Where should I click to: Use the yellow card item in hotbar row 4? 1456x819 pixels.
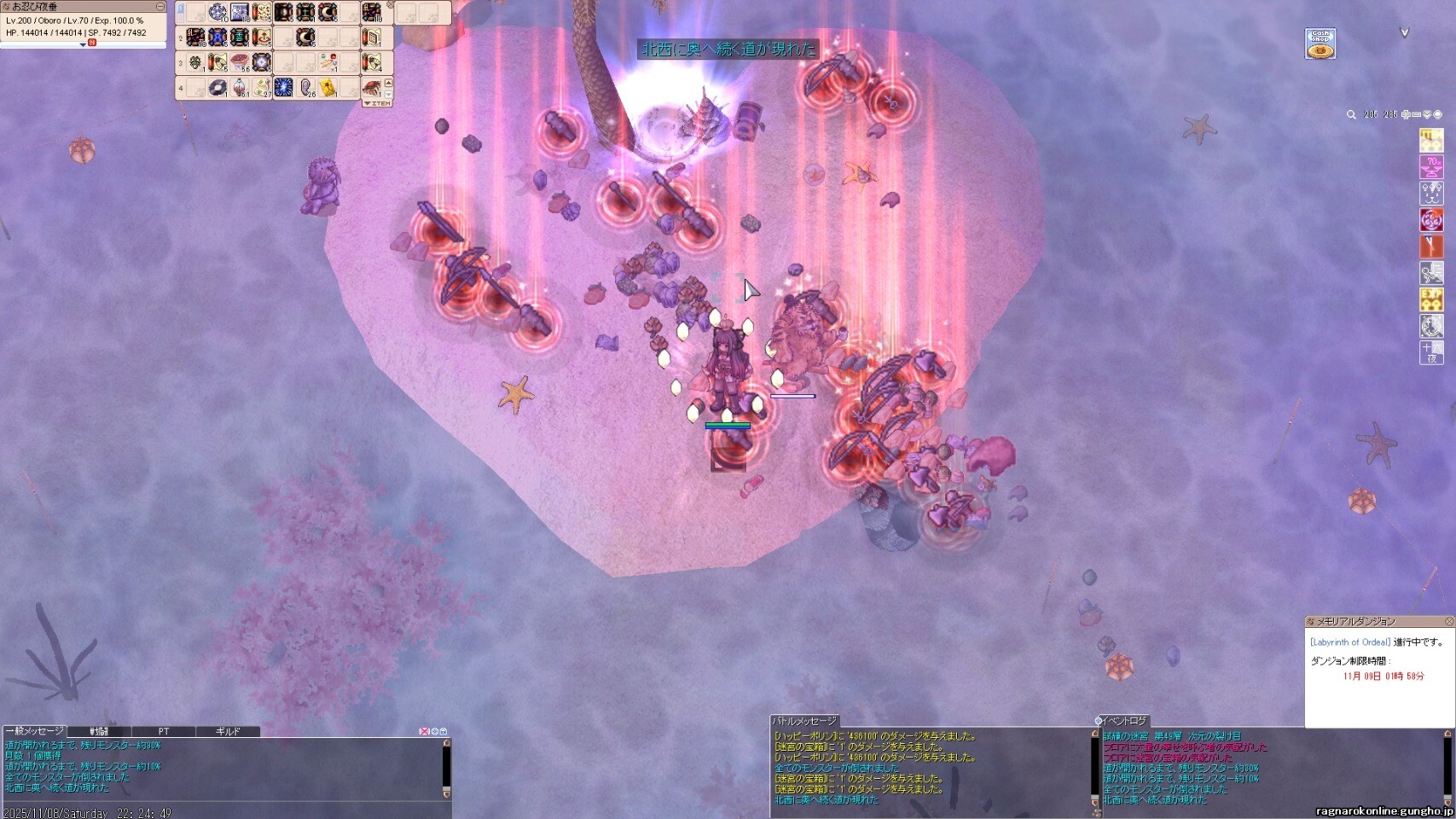328,88
